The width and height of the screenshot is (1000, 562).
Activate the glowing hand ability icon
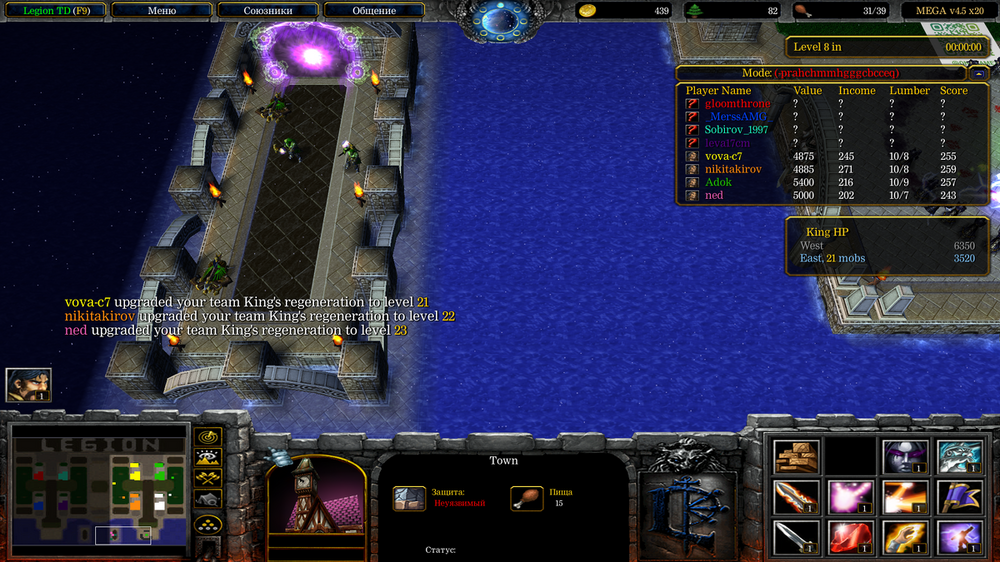pos(906,537)
